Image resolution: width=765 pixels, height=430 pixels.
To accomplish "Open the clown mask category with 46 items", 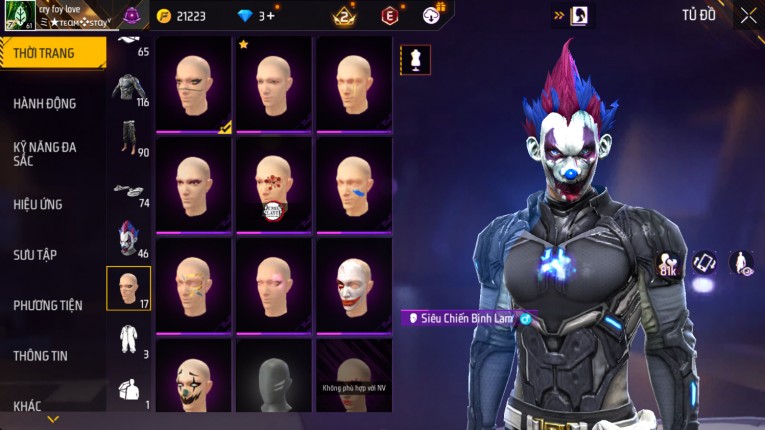I will (129, 239).
